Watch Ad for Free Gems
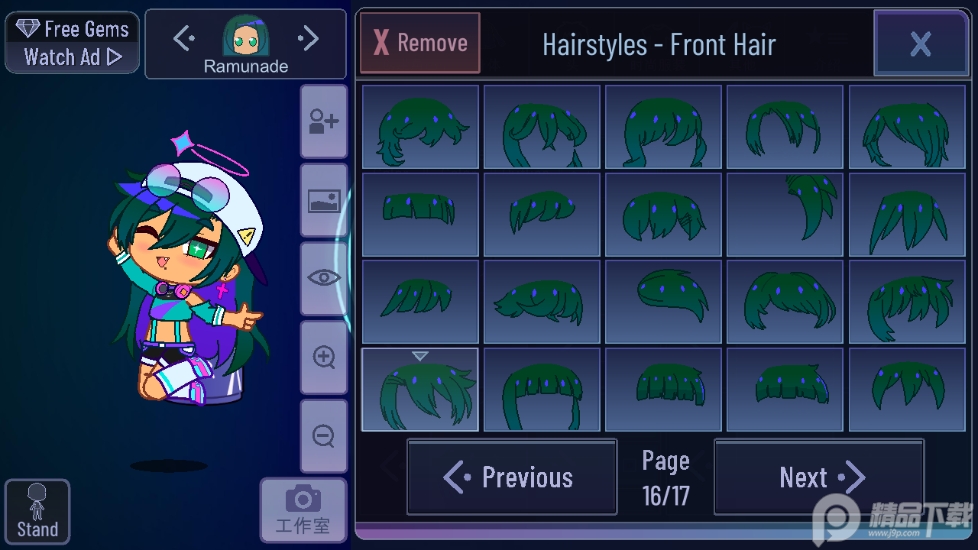The width and height of the screenshot is (978, 550). pos(72,43)
